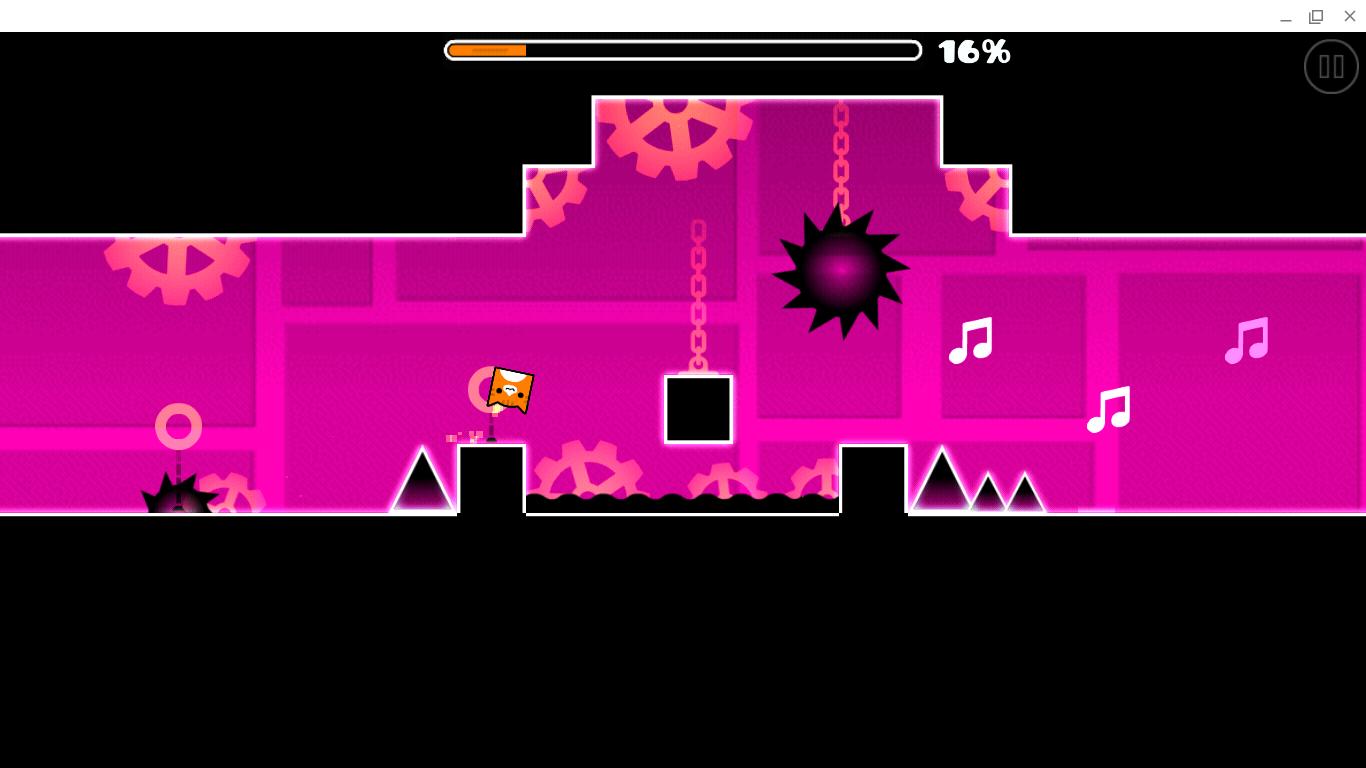The height and width of the screenshot is (768, 1366).
Task: Click the pause button in top right corner
Action: click(x=1331, y=66)
